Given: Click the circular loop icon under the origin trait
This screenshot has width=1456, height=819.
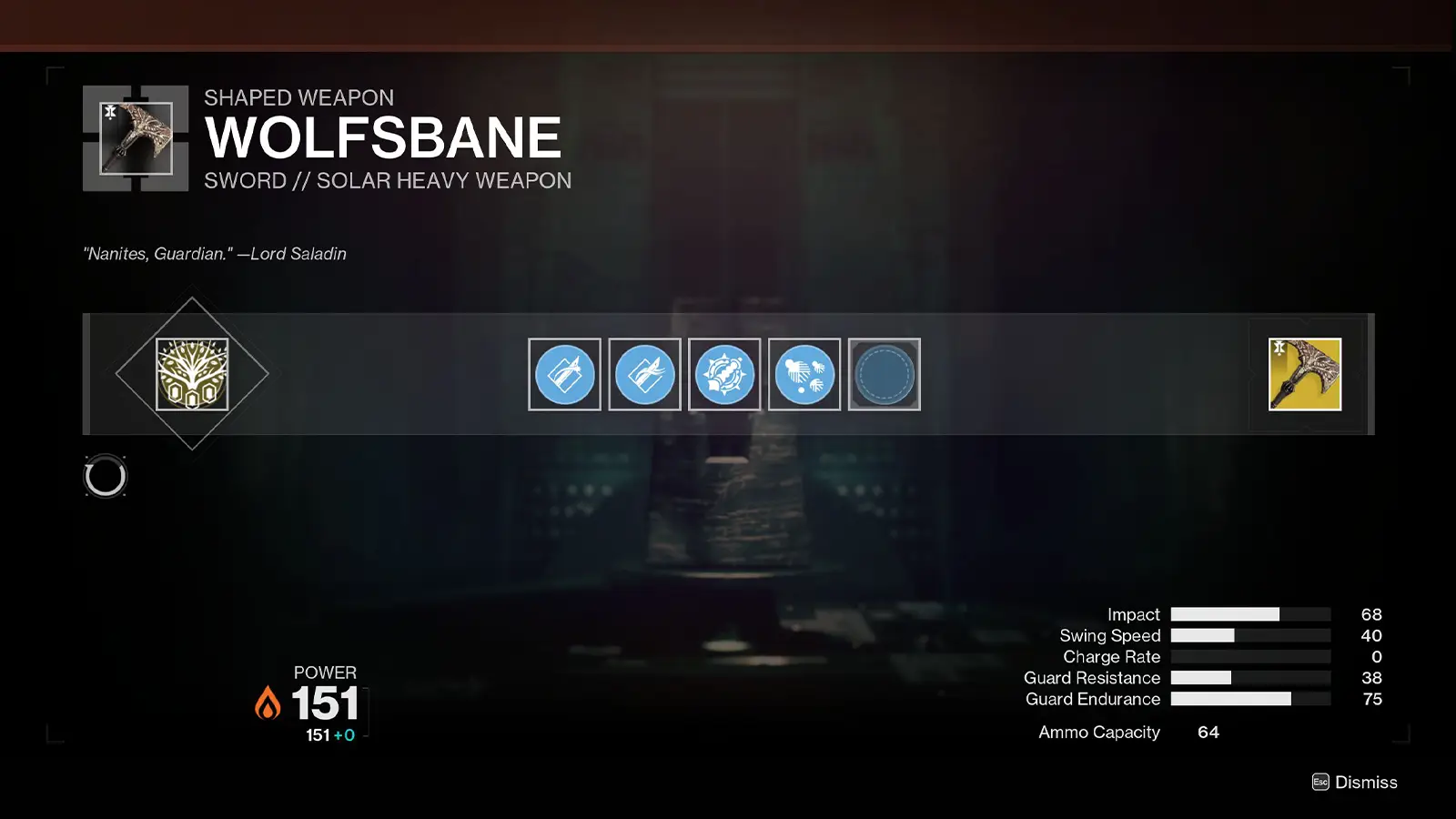Looking at the screenshot, I should point(106,476).
